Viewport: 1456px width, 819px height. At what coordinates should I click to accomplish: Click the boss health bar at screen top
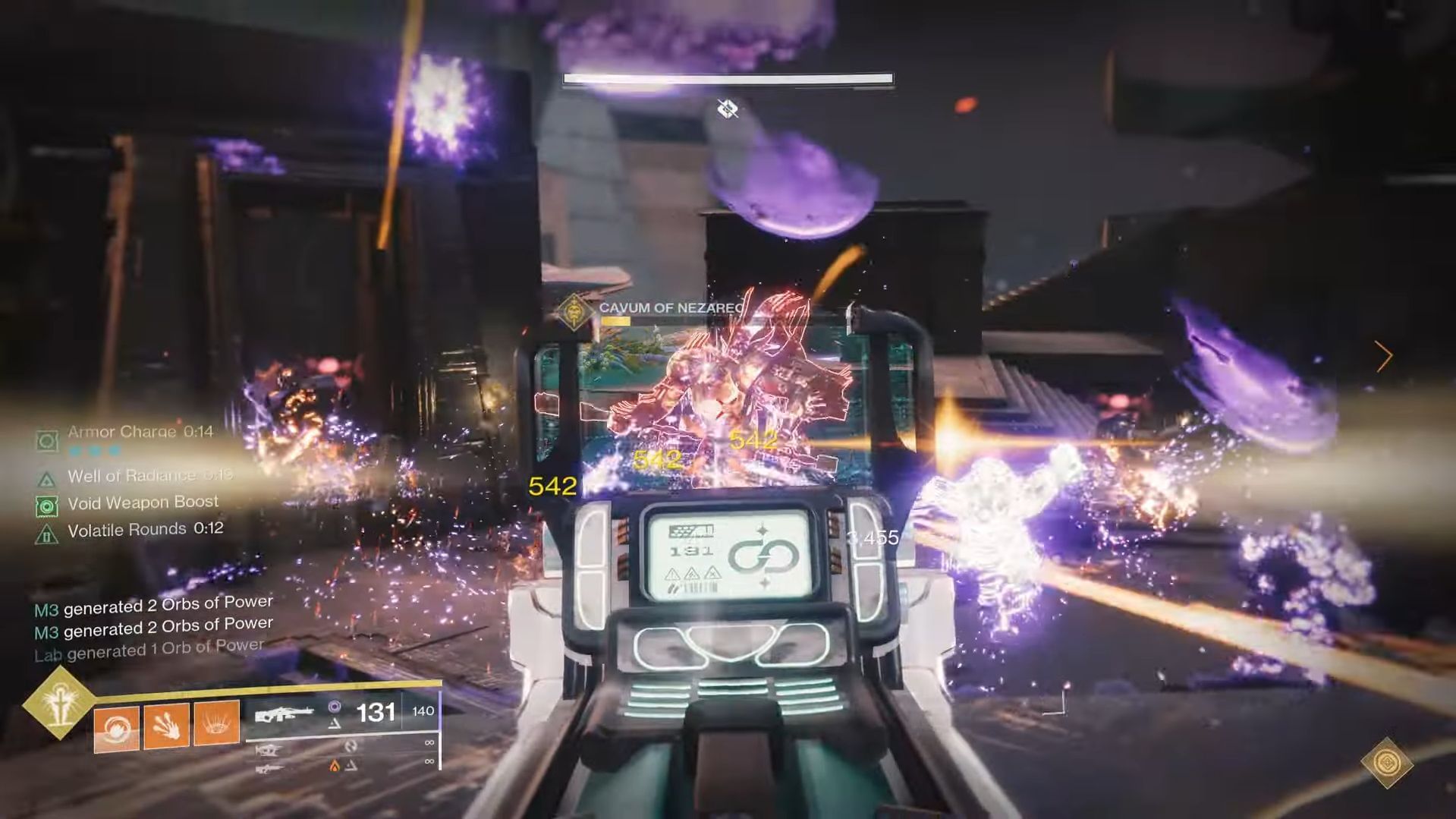[727, 79]
